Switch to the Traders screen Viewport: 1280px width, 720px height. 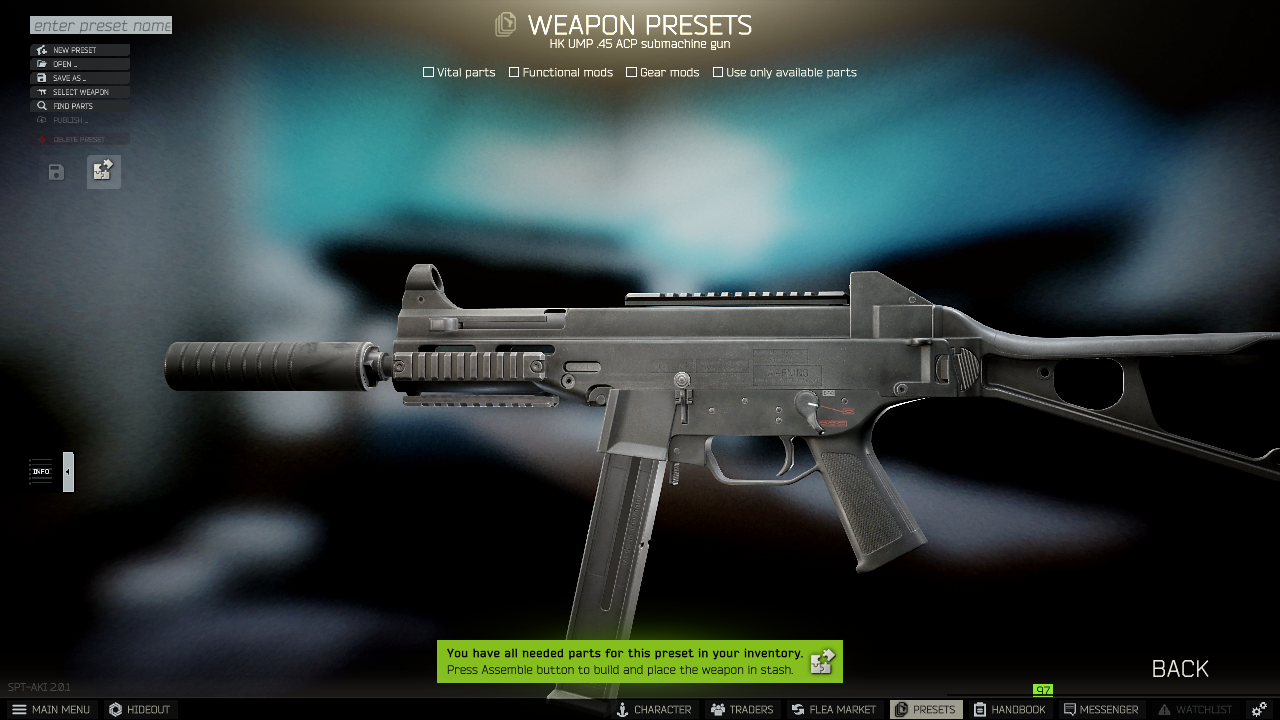(x=741, y=708)
